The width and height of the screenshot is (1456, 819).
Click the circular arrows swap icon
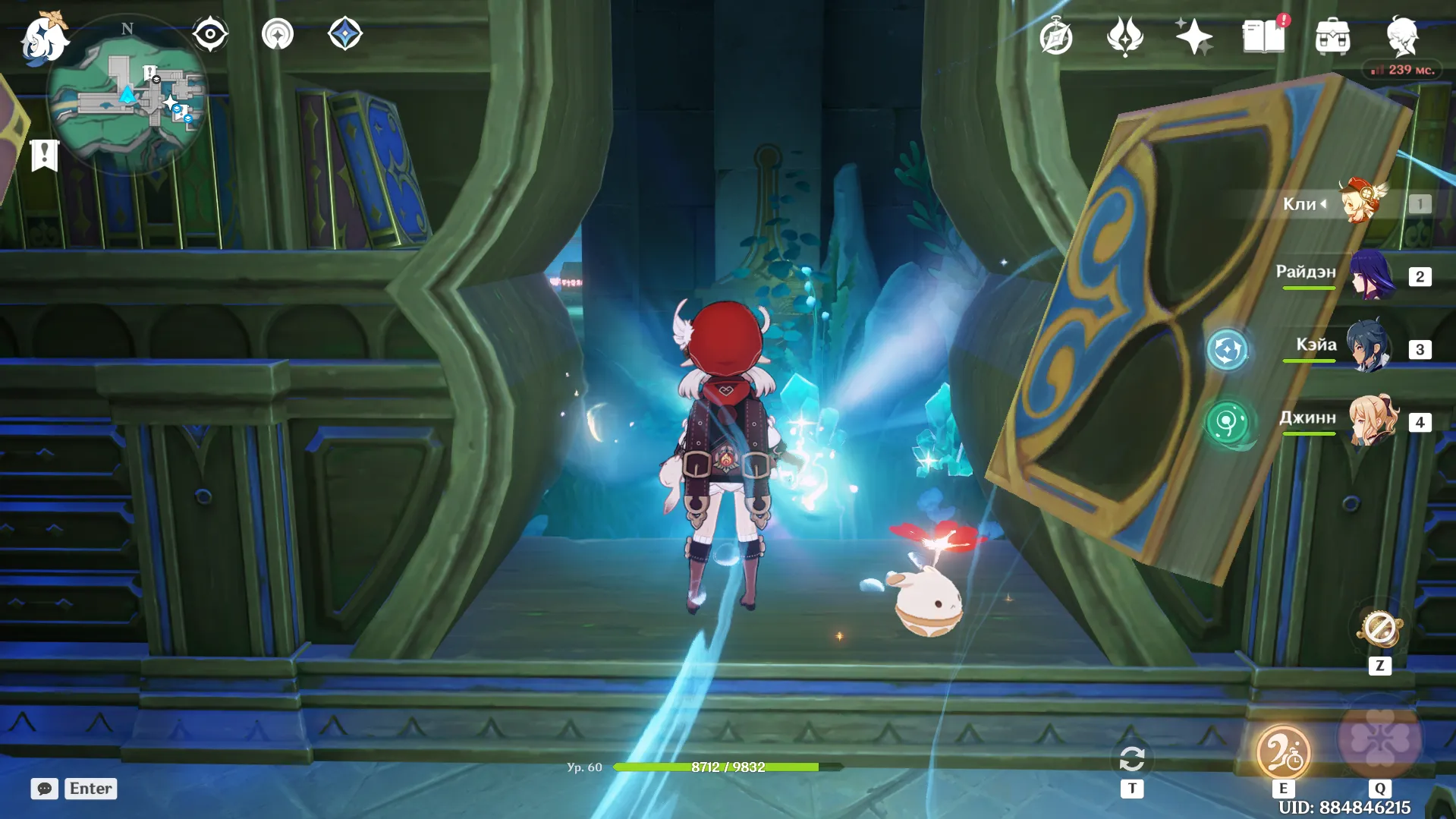1131,759
